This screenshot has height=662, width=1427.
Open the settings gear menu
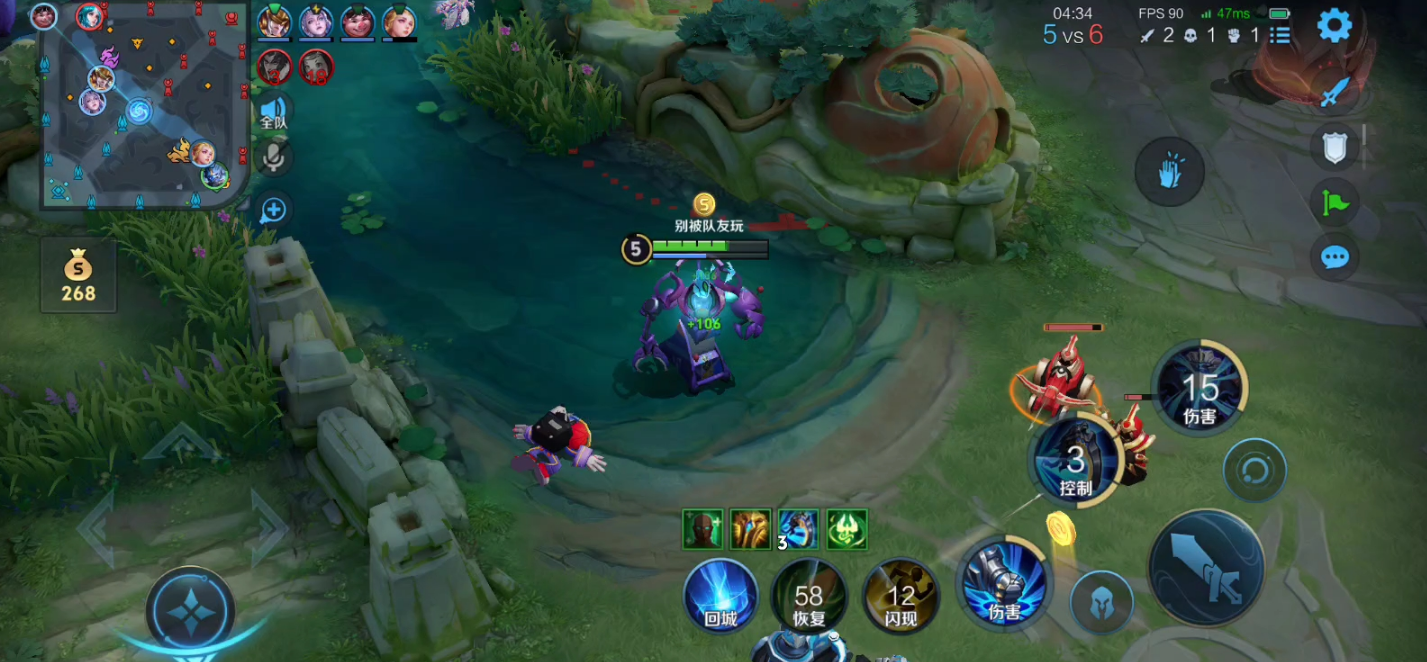(1334, 26)
